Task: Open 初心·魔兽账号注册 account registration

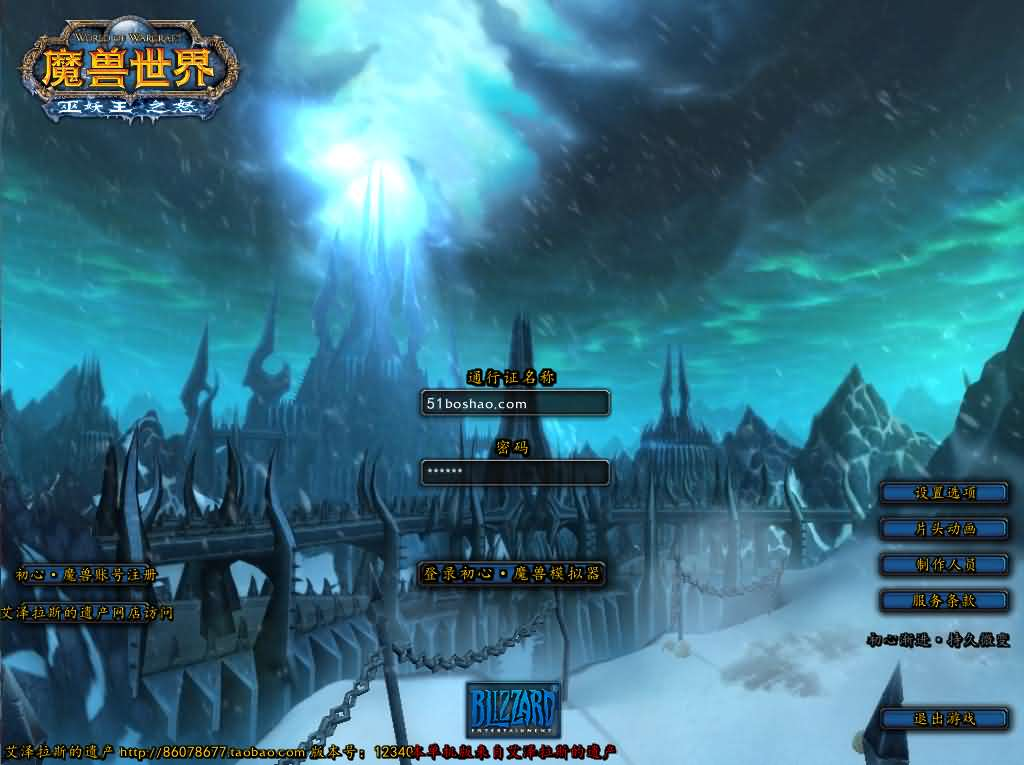Action: point(87,575)
